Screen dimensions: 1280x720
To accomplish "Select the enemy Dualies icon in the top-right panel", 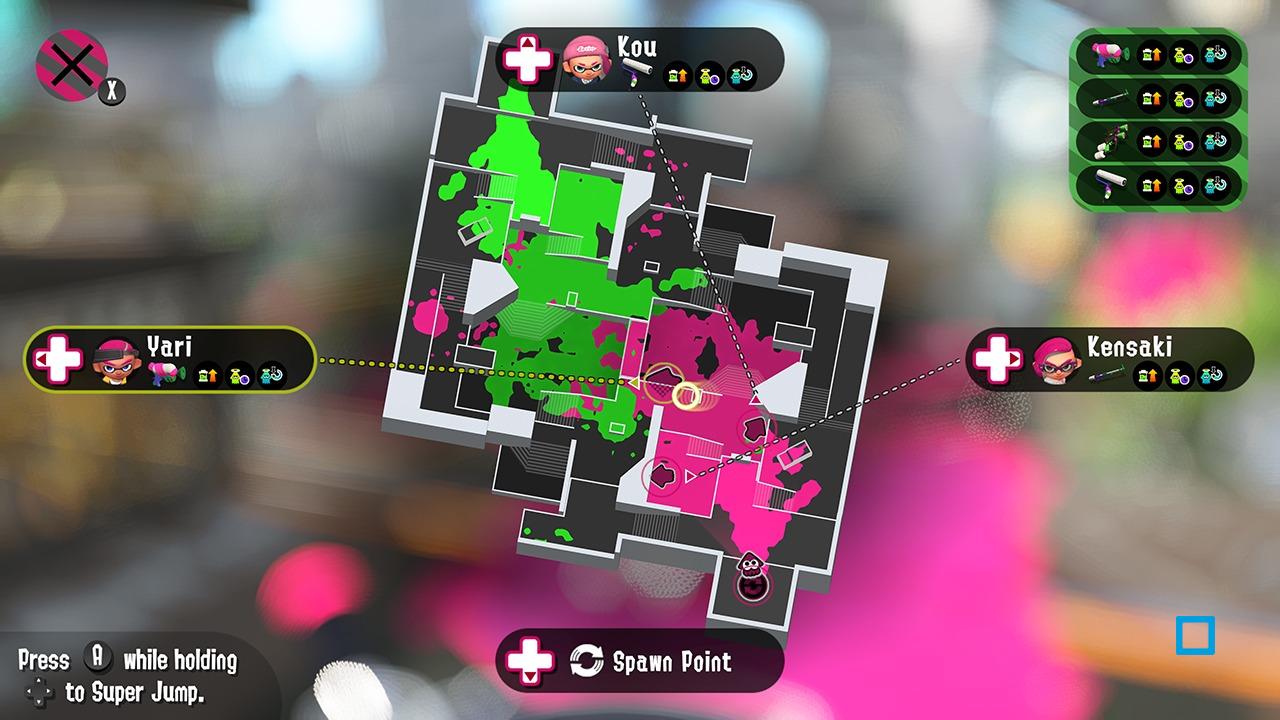I will point(1110,140).
